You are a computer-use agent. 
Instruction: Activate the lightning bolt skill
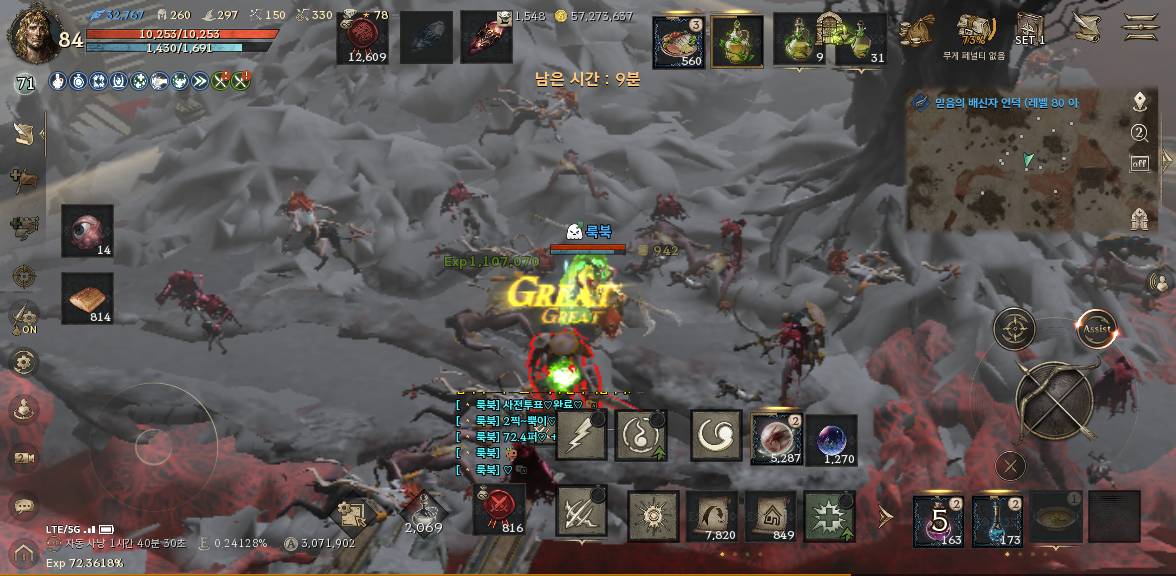[581, 435]
